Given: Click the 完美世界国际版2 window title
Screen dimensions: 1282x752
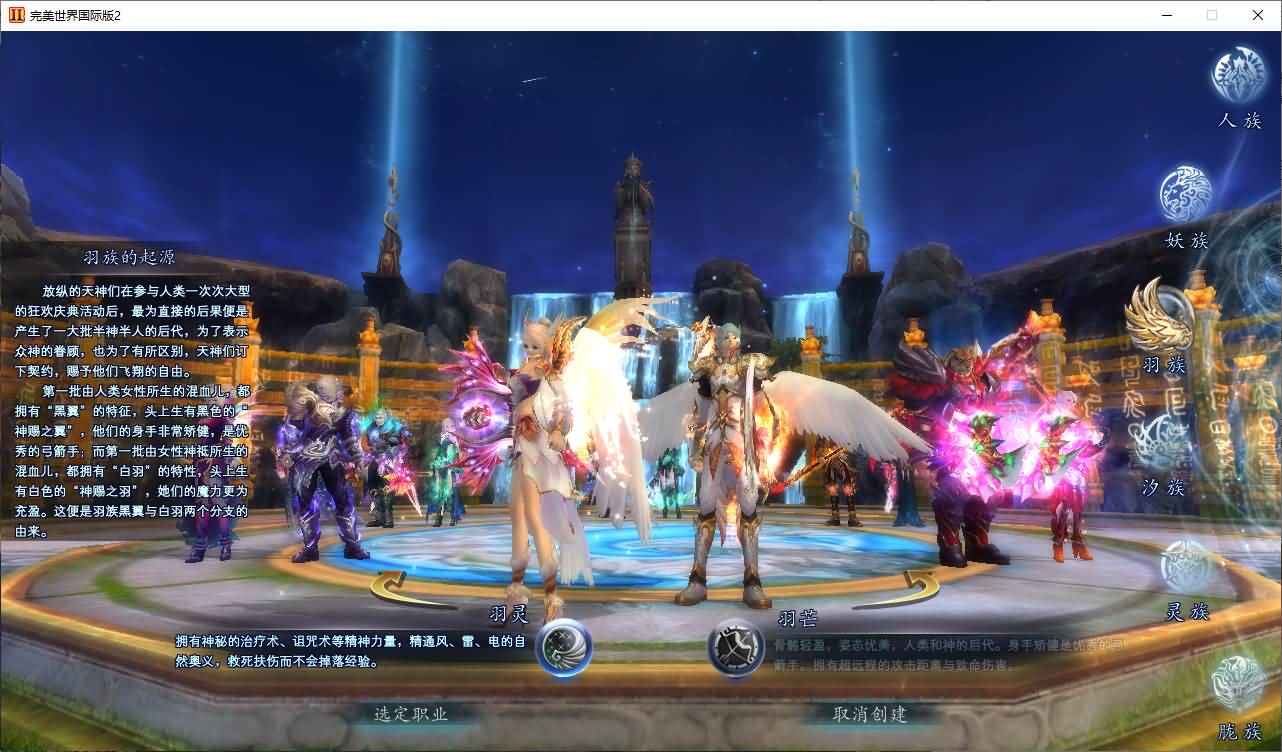Looking at the screenshot, I should [x=72, y=15].
